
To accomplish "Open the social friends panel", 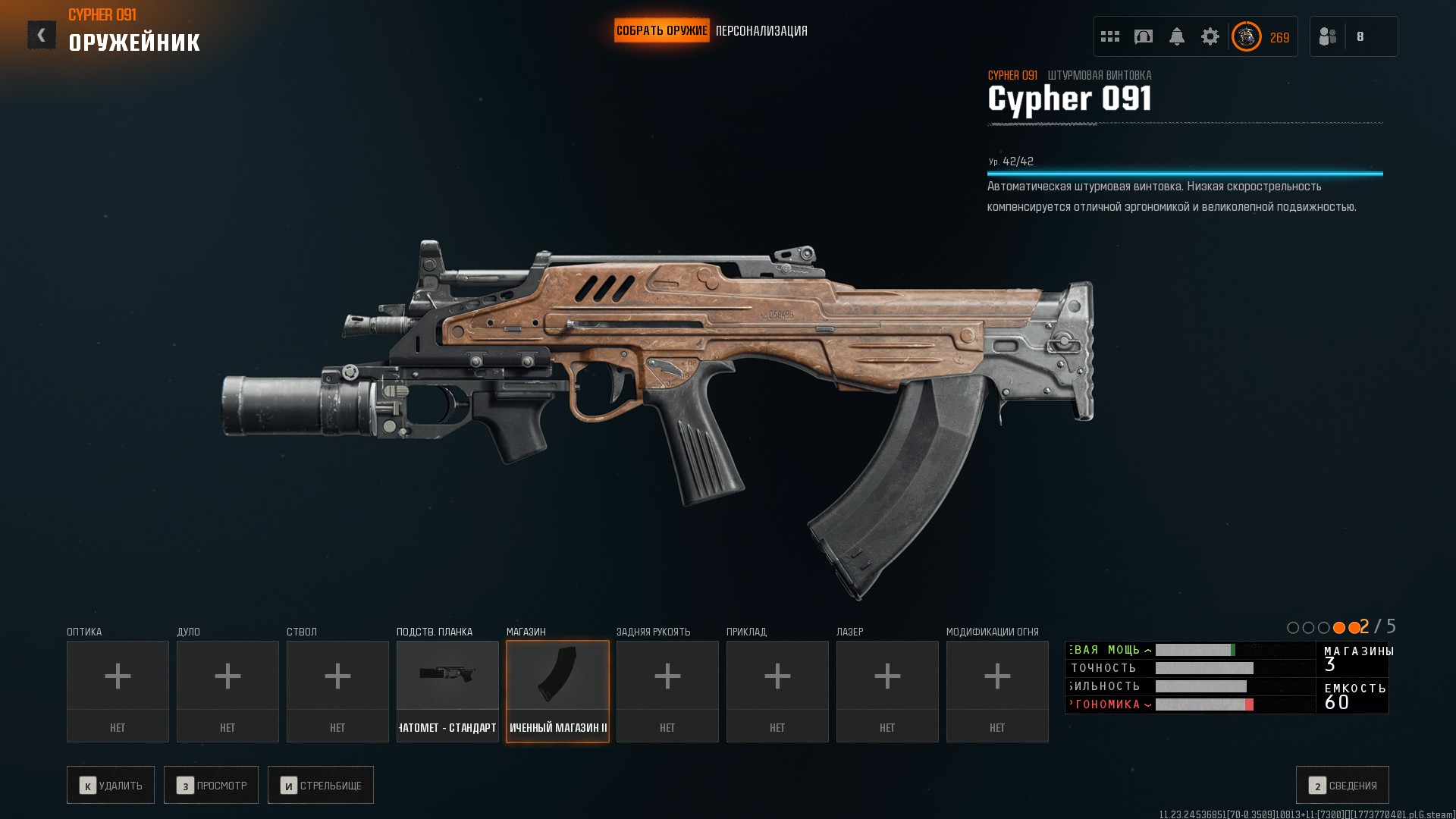I will pyautogui.click(x=1328, y=36).
